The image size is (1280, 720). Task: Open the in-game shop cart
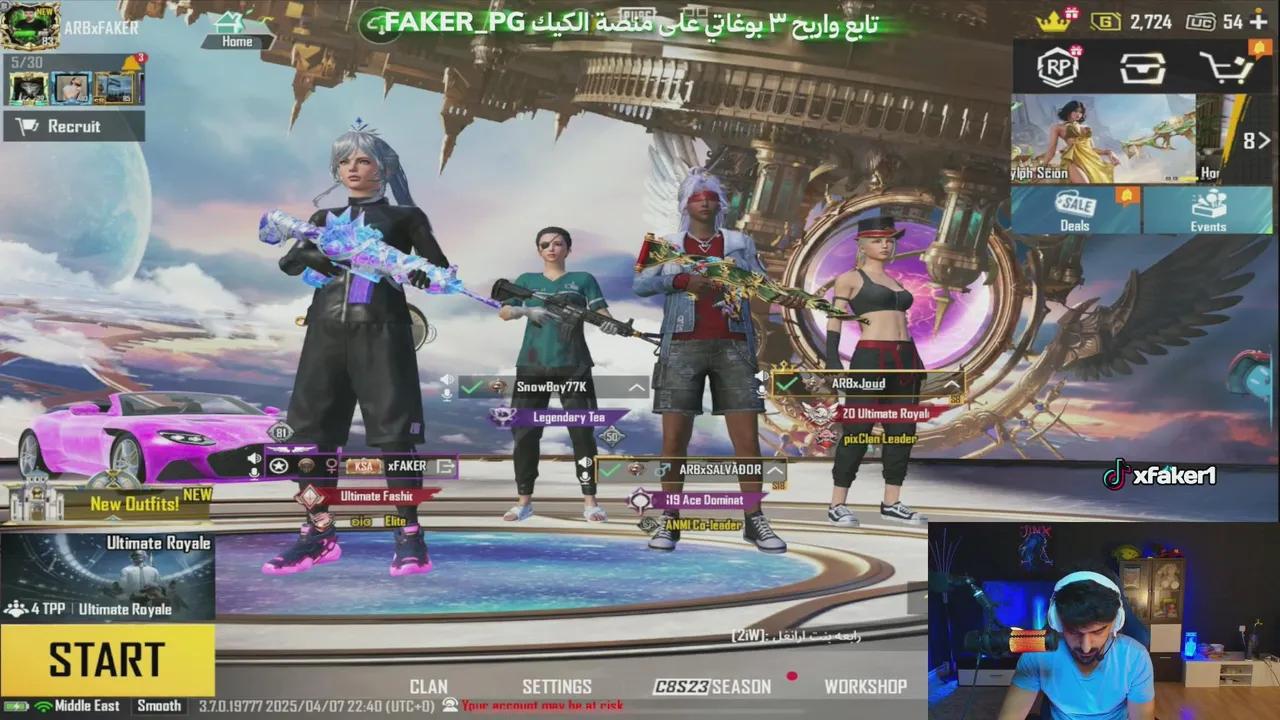click(1228, 67)
